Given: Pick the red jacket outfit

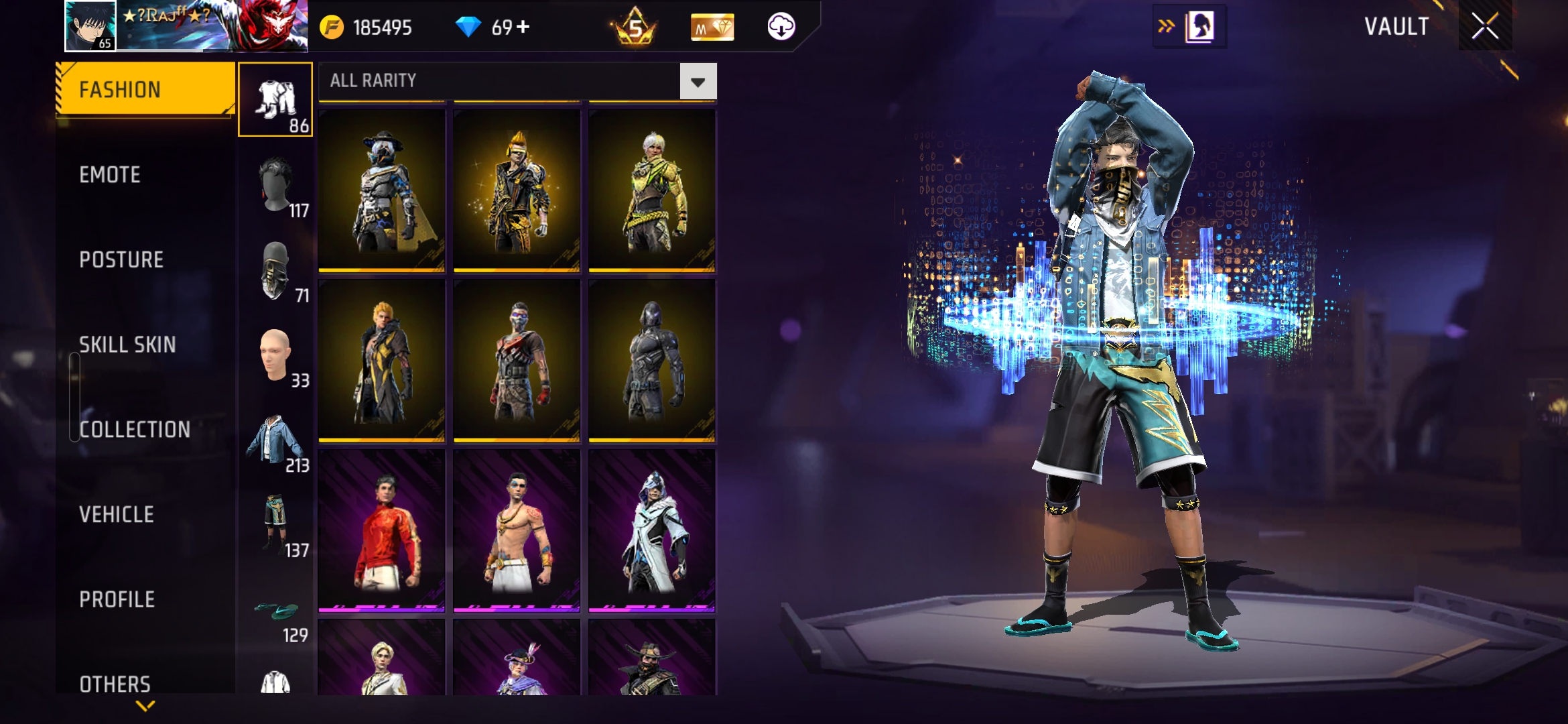Looking at the screenshot, I should tap(382, 530).
